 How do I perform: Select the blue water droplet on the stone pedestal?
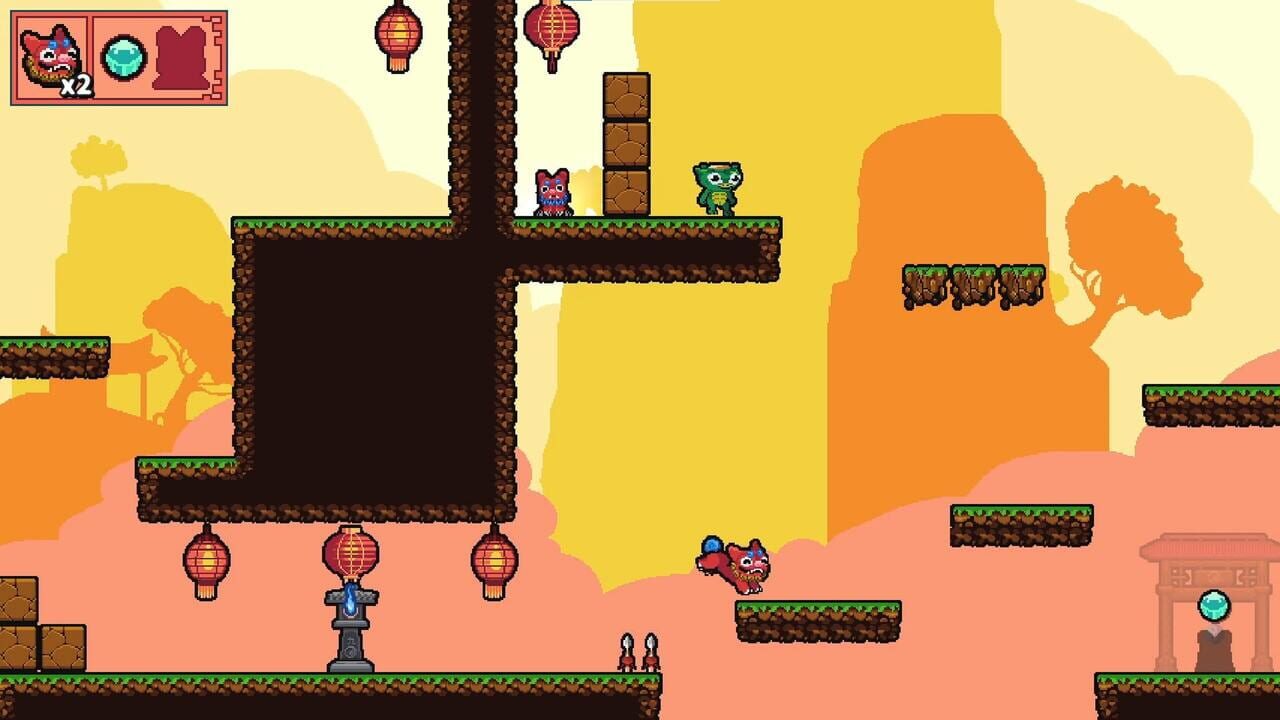[352, 599]
